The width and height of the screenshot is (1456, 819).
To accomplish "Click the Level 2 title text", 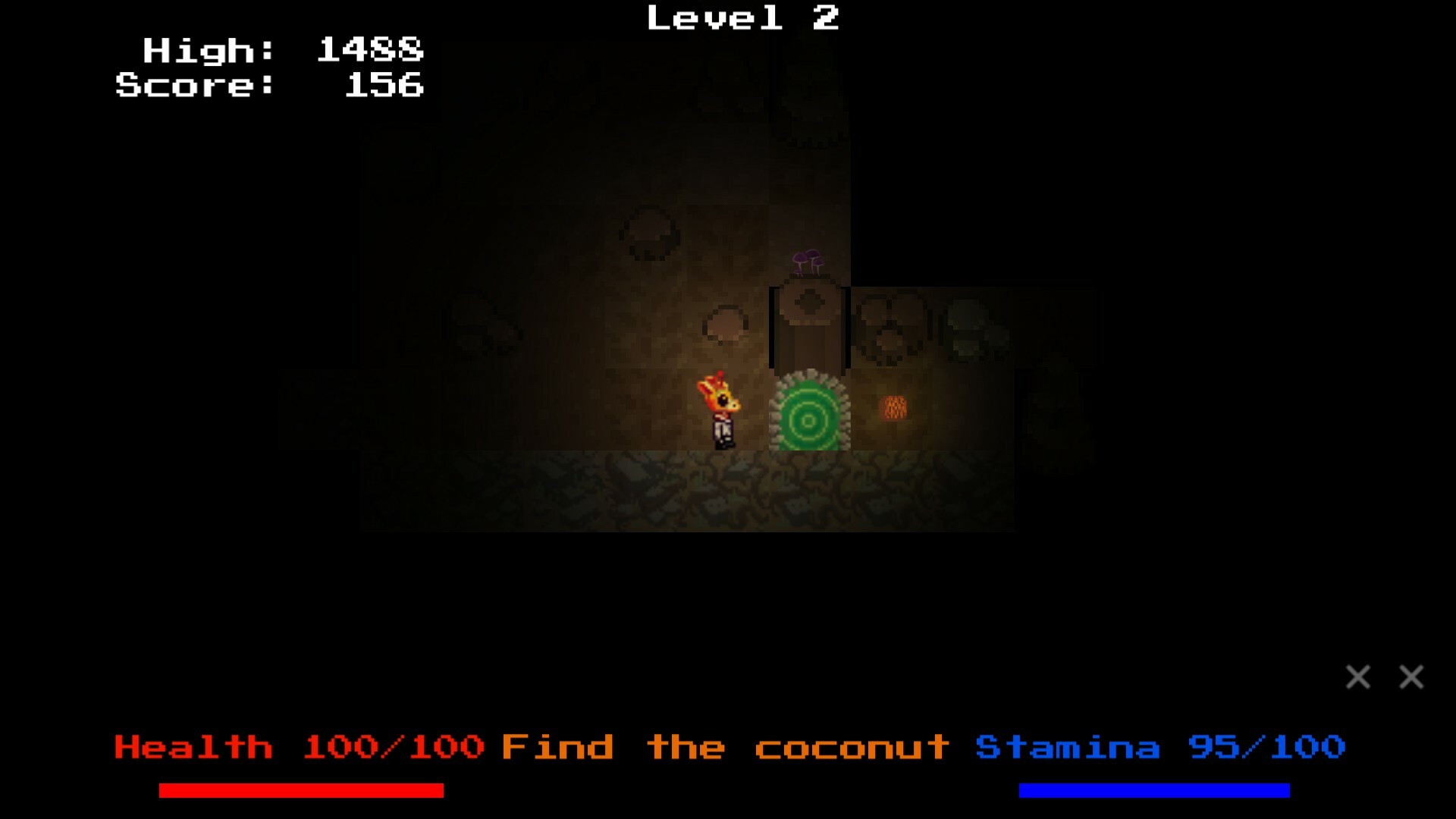I will [x=743, y=18].
